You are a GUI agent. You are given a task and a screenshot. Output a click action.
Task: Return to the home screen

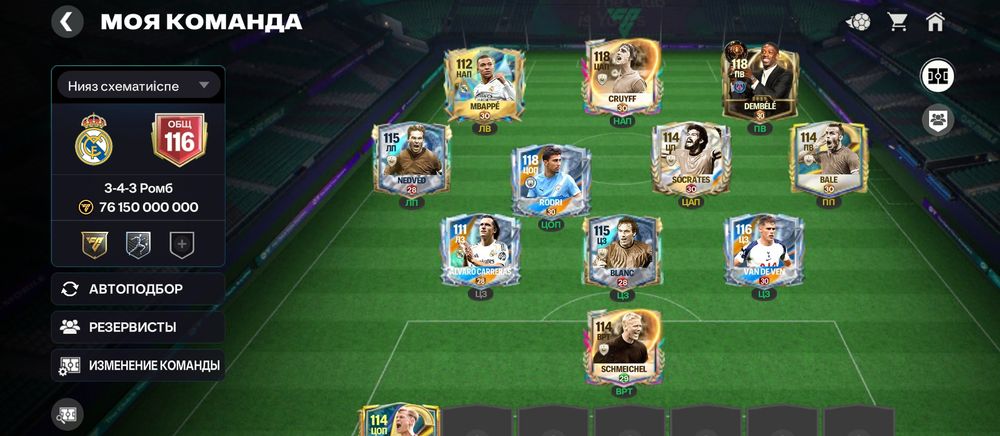(935, 22)
